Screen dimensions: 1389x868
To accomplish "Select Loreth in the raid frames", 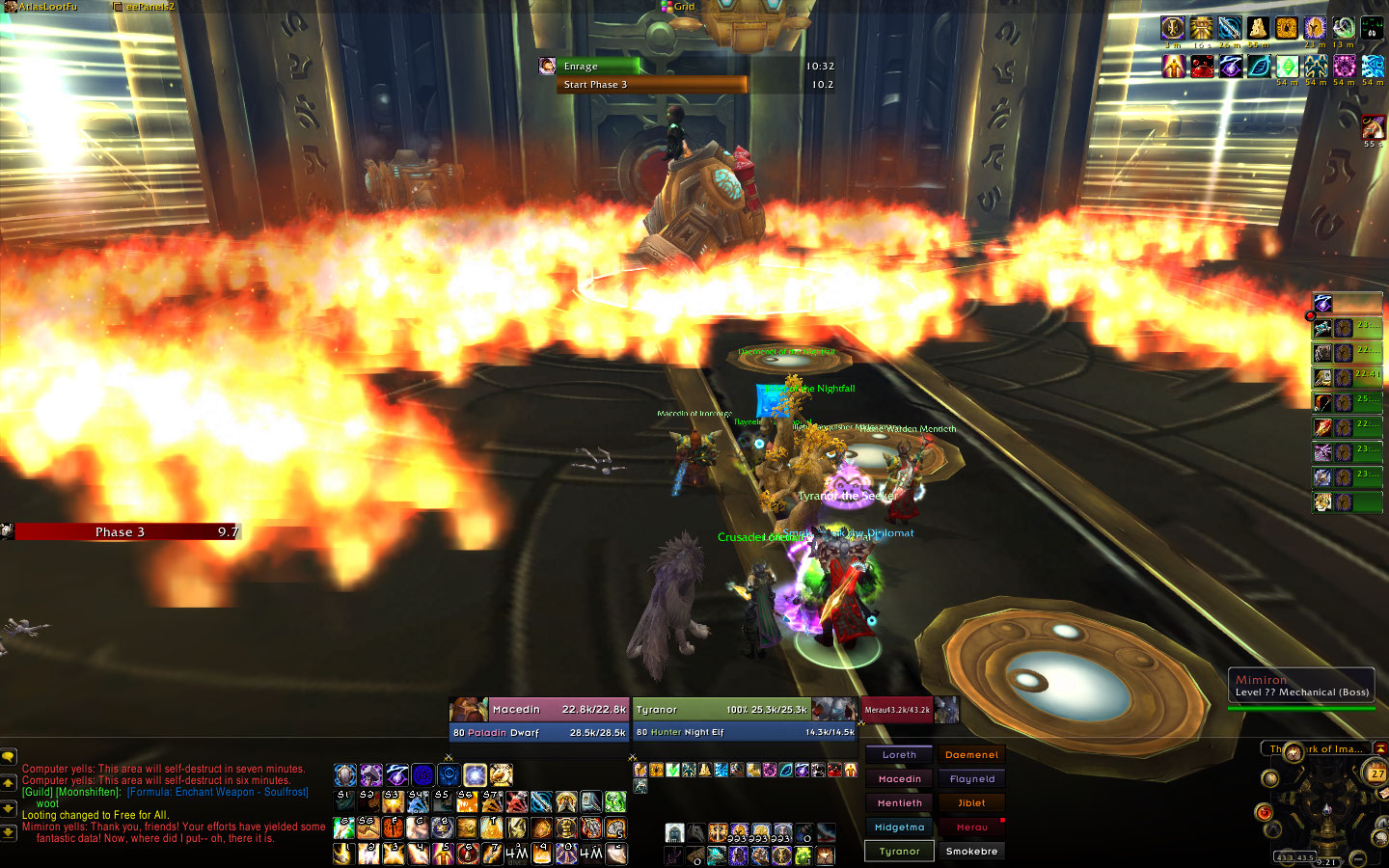I will click(899, 755).
